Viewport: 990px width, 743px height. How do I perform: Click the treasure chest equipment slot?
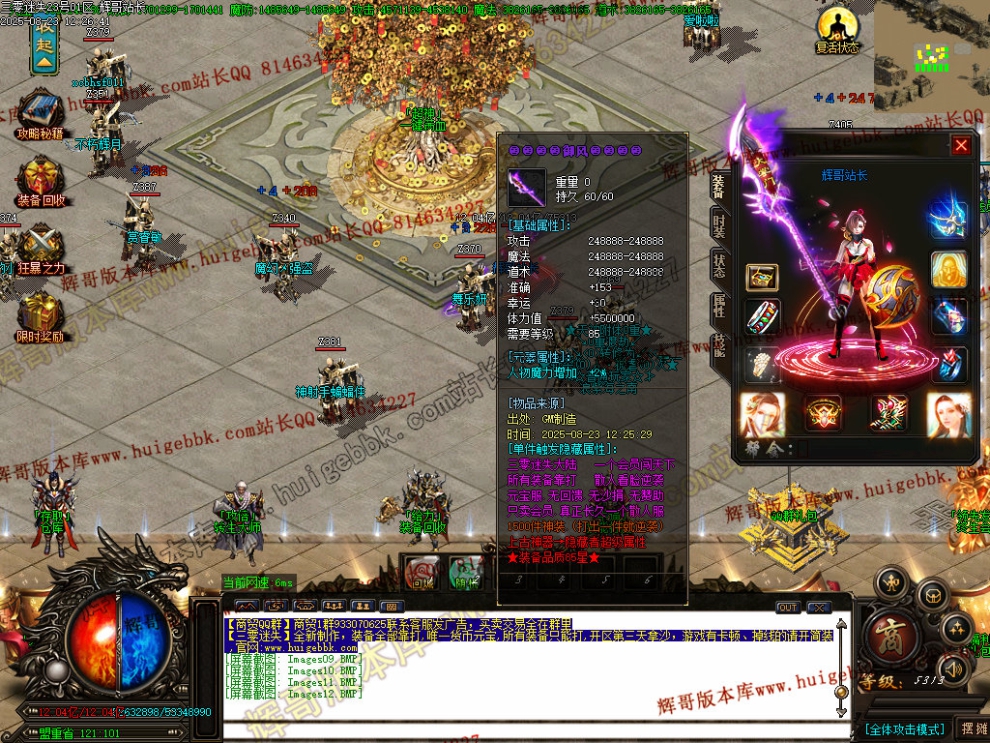(762, 277)
